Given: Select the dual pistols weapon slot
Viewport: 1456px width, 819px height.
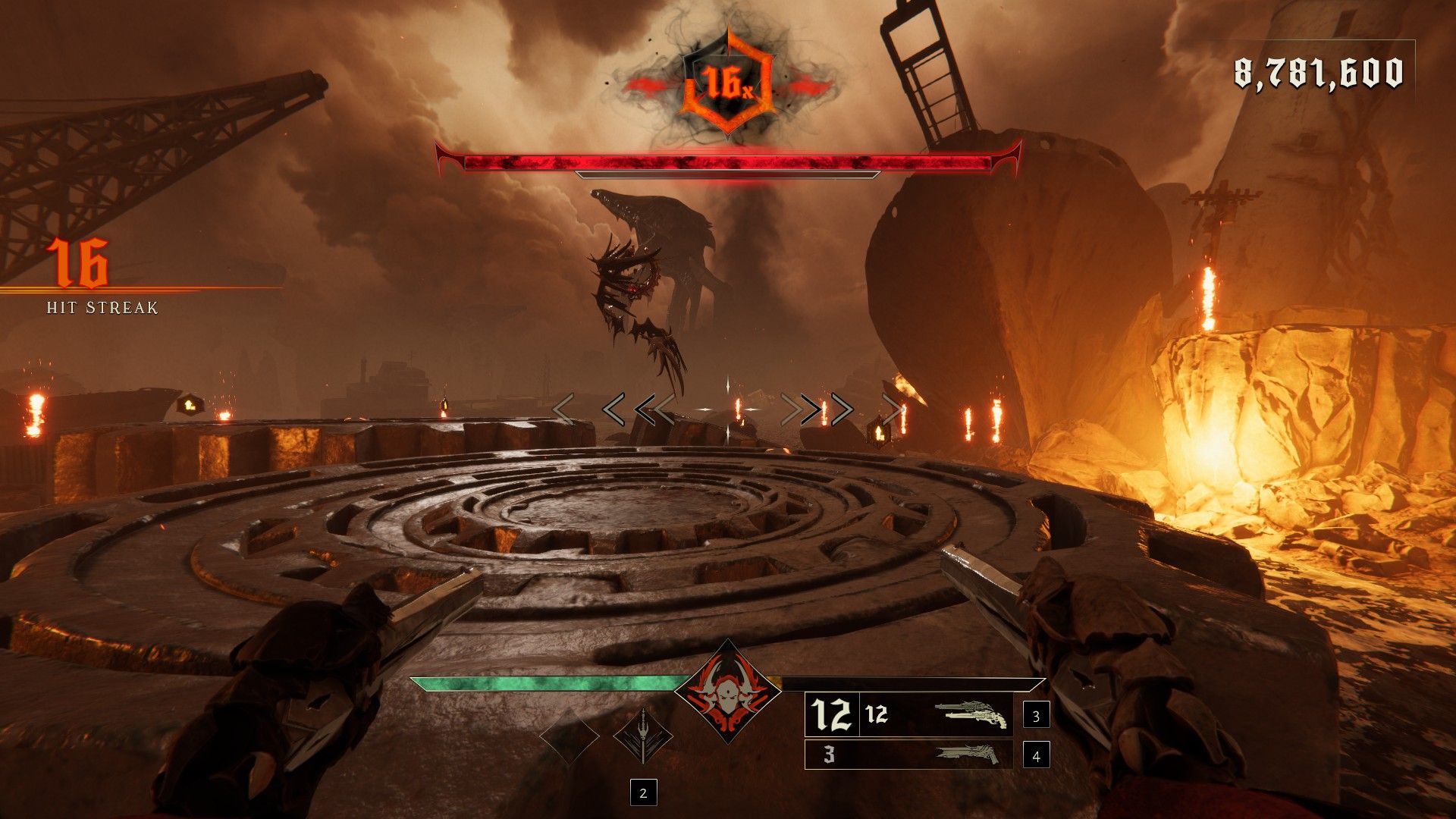Looking at the screenshot, I should point(908,715).
